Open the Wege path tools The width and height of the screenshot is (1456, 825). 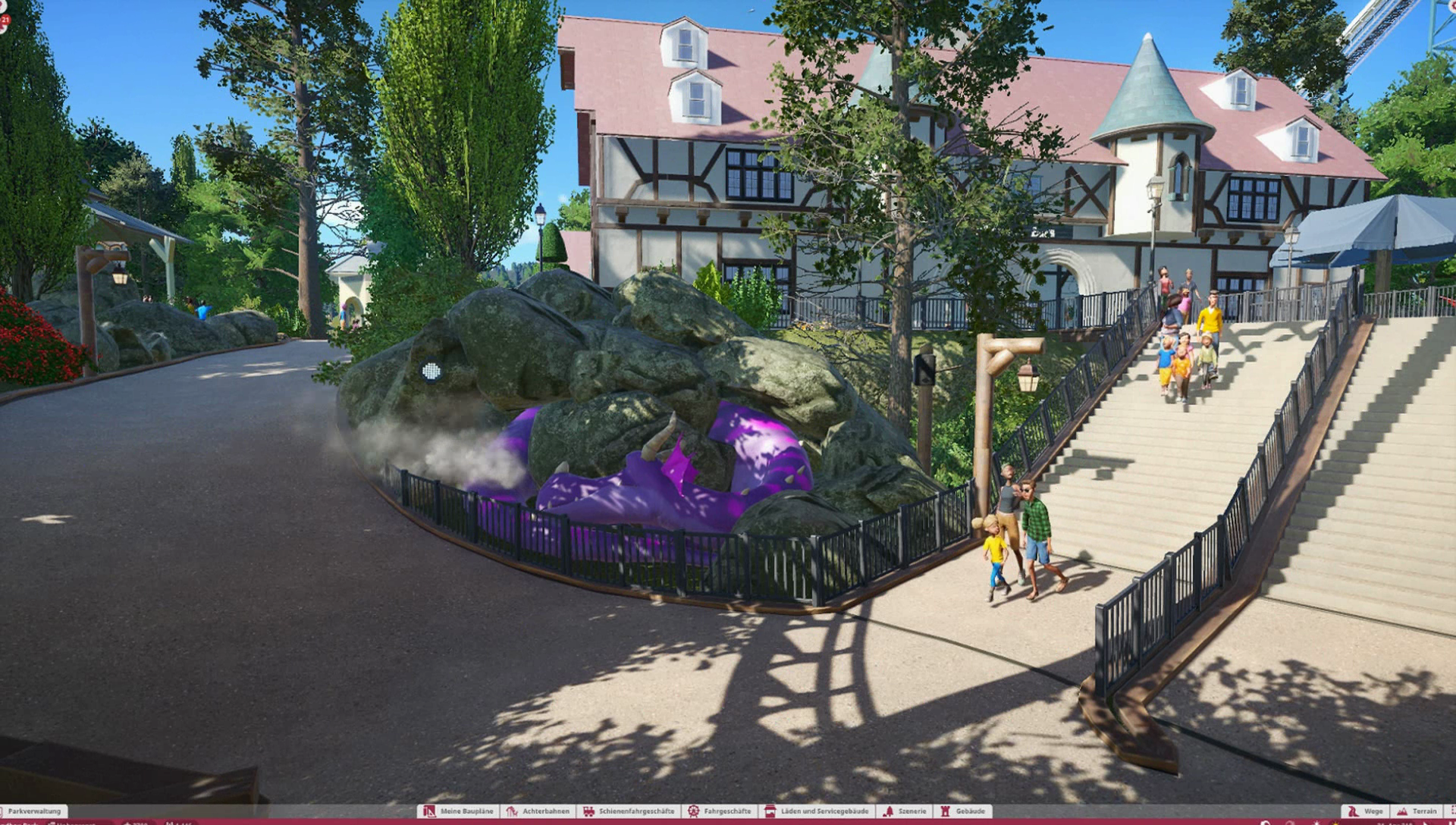[x=1366, y=811]
